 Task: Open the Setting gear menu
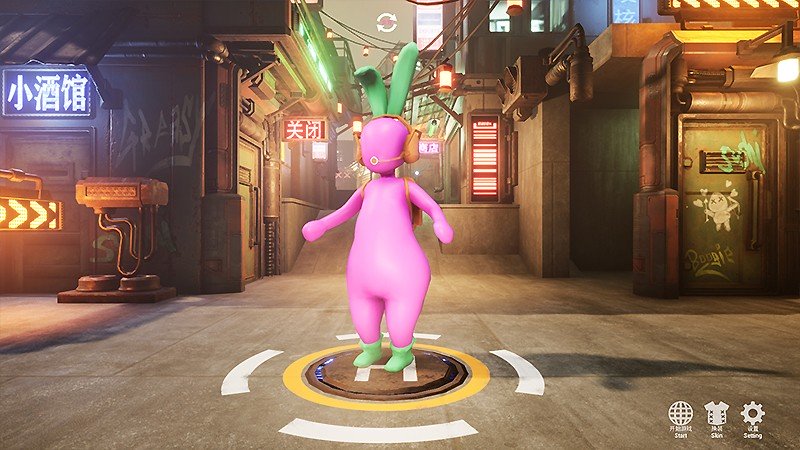752,414
